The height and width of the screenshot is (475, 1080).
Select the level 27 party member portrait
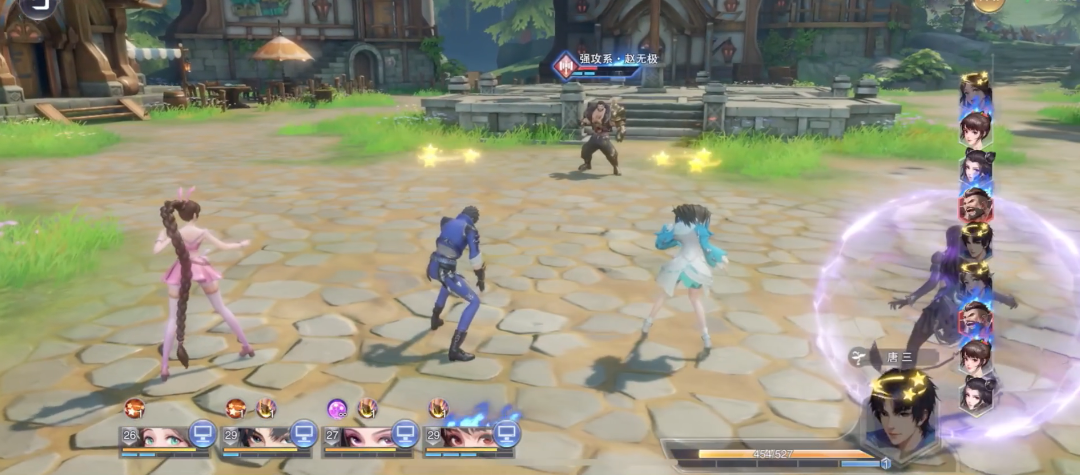coord(364,436)
